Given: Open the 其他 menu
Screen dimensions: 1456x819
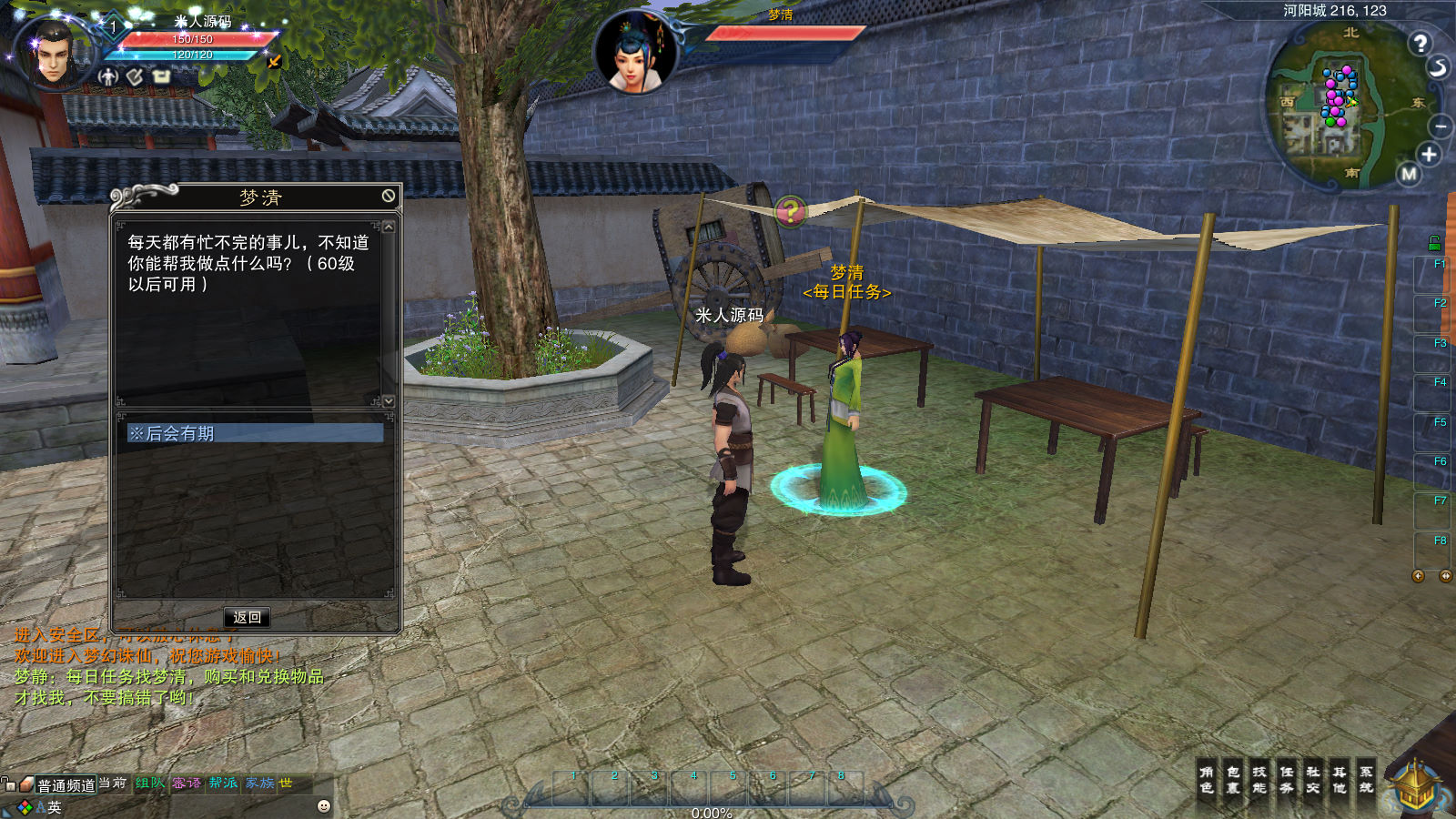Looking at the screenshot, I should click(x=1340, y=780).
